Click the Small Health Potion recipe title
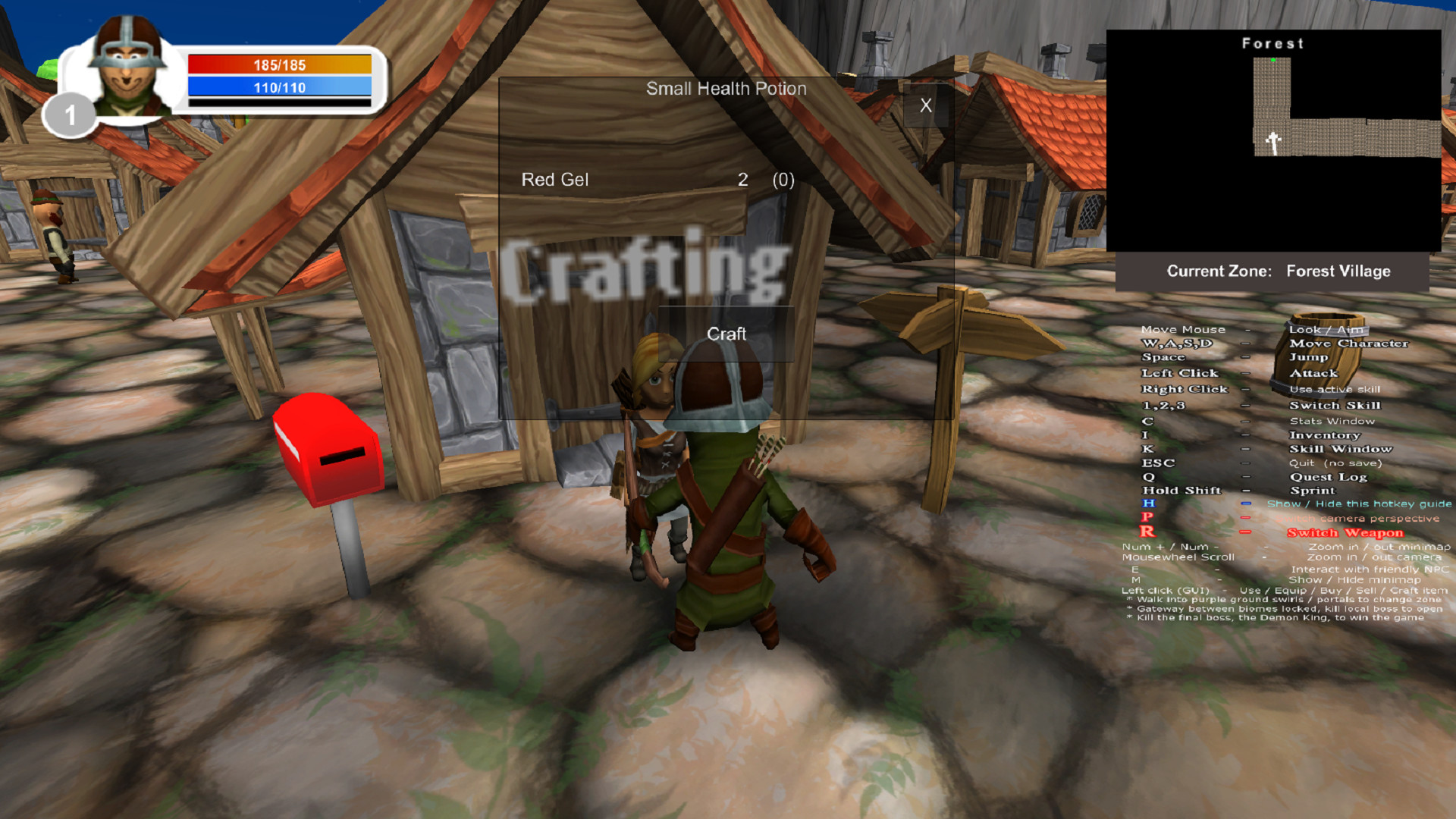 (x=726, y=89)
